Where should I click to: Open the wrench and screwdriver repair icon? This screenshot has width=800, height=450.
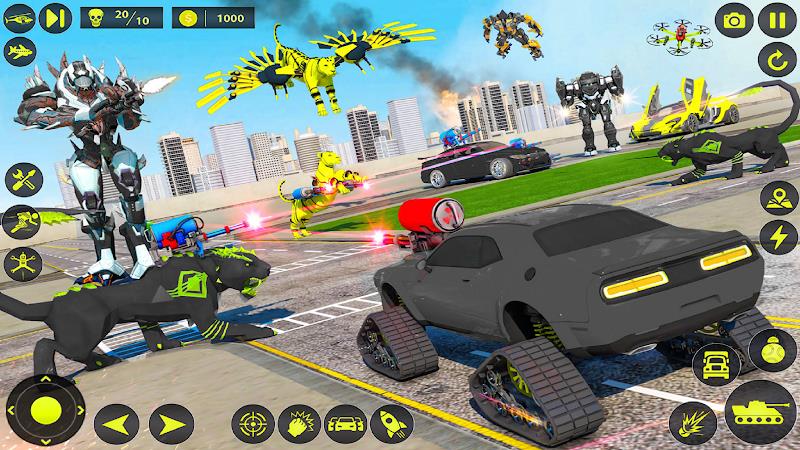(x=20, y=180)
